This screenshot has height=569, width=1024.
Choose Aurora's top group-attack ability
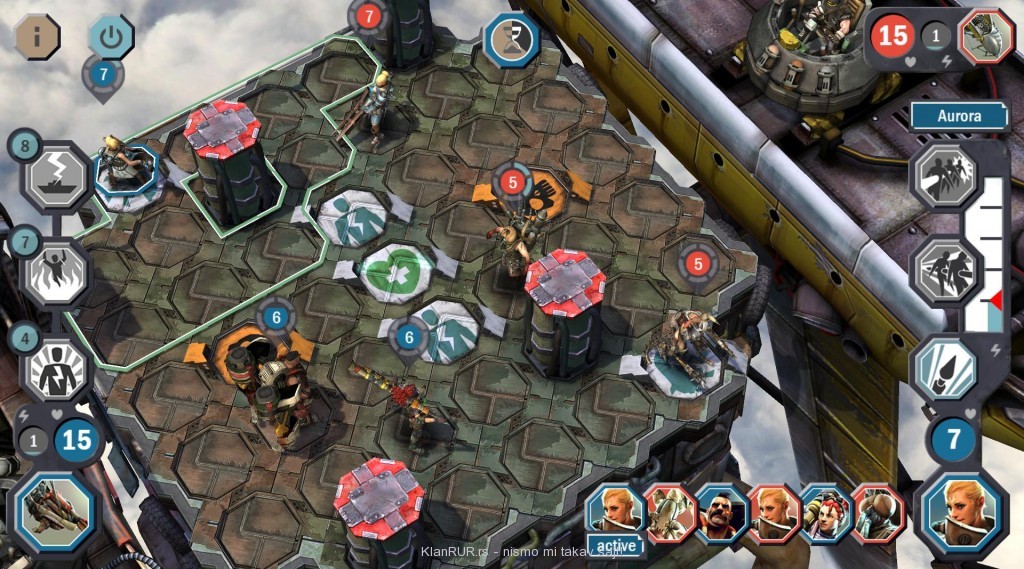[945, 175]
